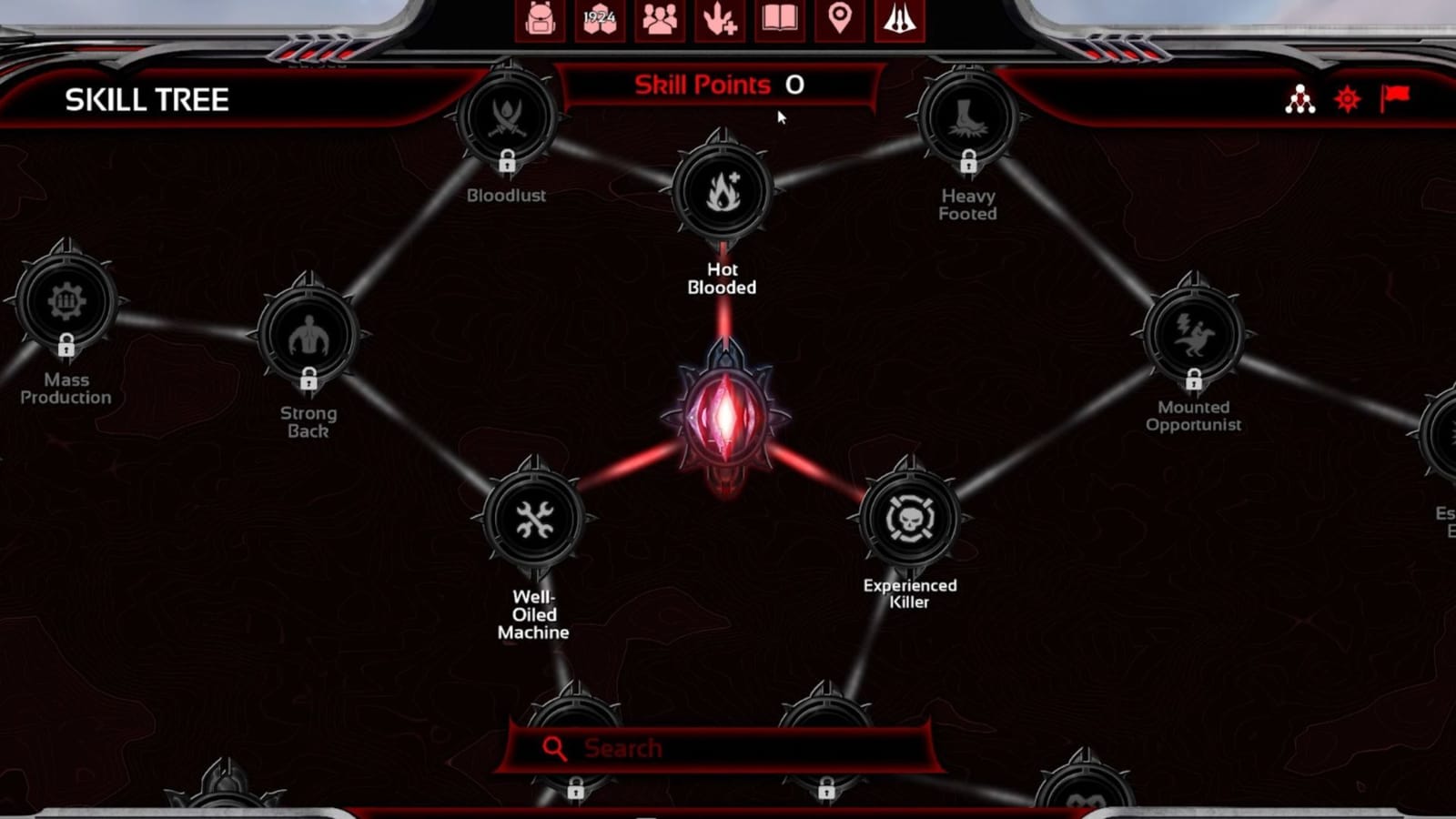Select the trident emblem icon
This screenshot has height=819, width=1456.
pos(899,20)
